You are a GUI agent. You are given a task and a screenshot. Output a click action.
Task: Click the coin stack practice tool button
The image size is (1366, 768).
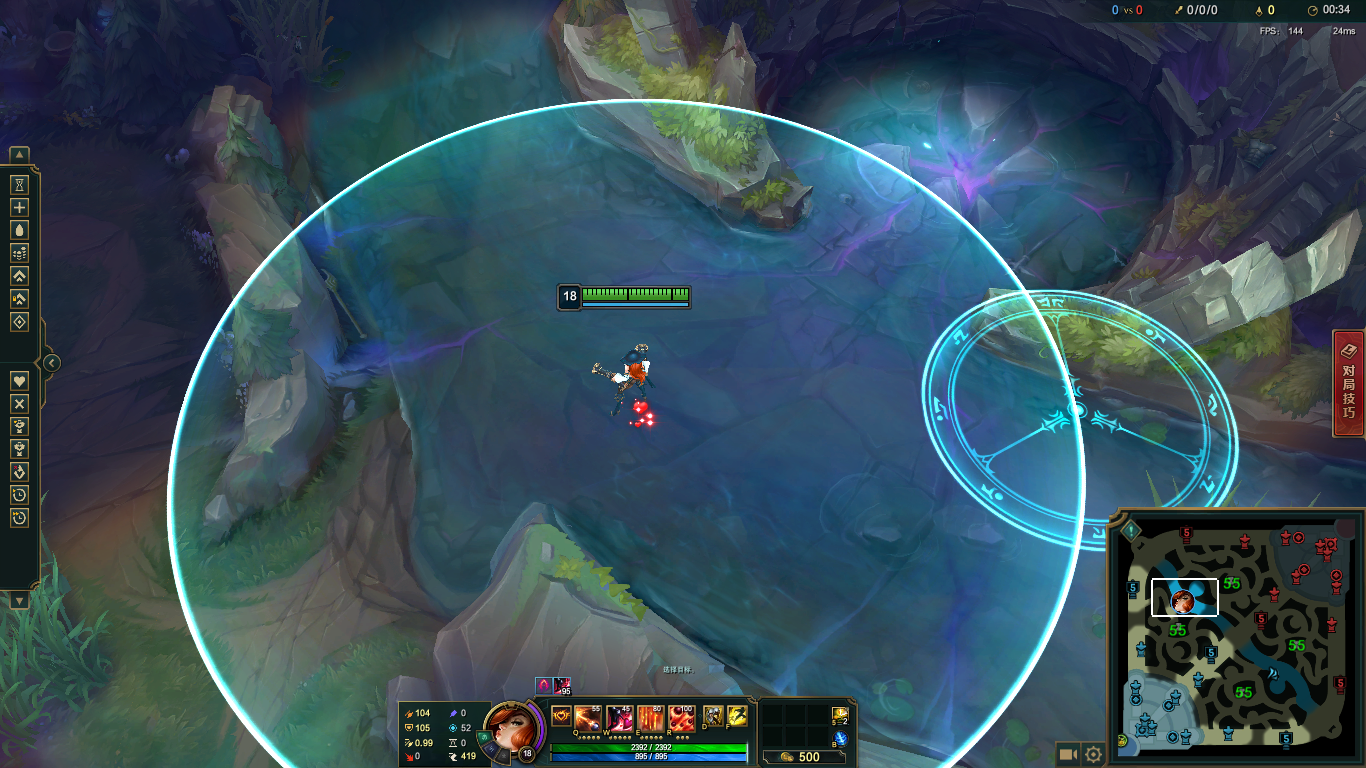click(19, 253)
